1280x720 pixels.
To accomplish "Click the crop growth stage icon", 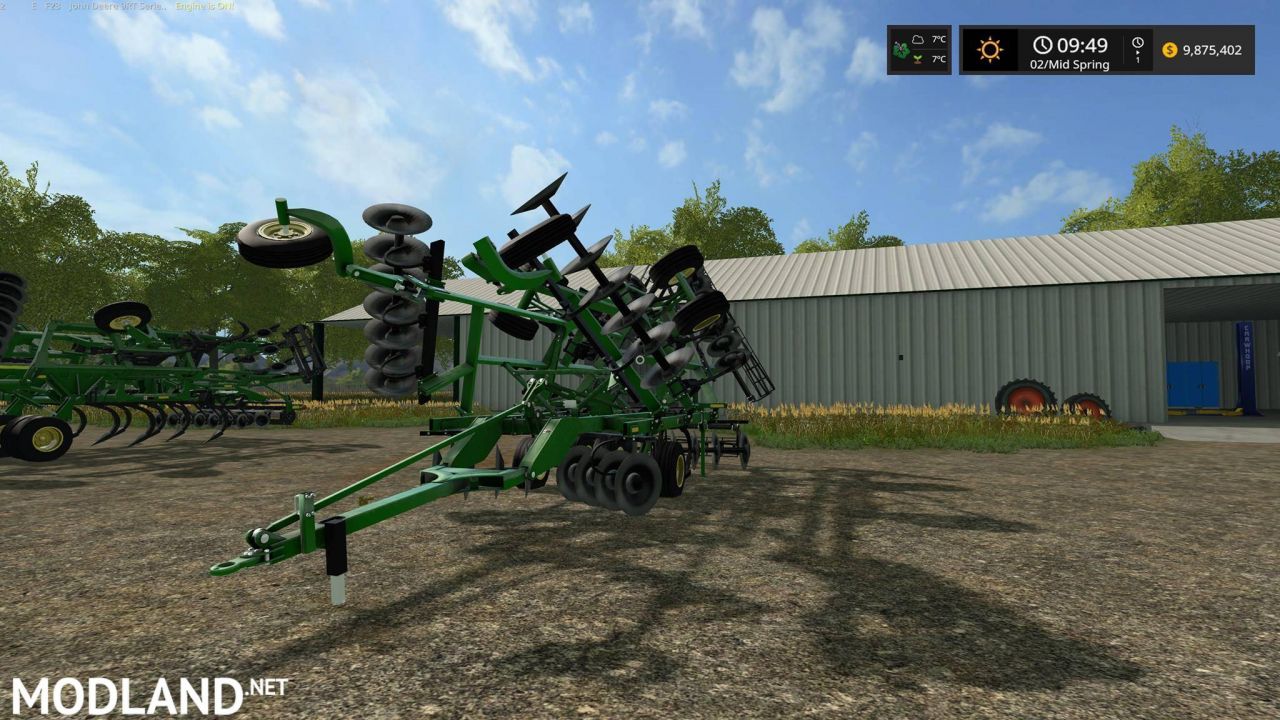I will pos(899,48).
